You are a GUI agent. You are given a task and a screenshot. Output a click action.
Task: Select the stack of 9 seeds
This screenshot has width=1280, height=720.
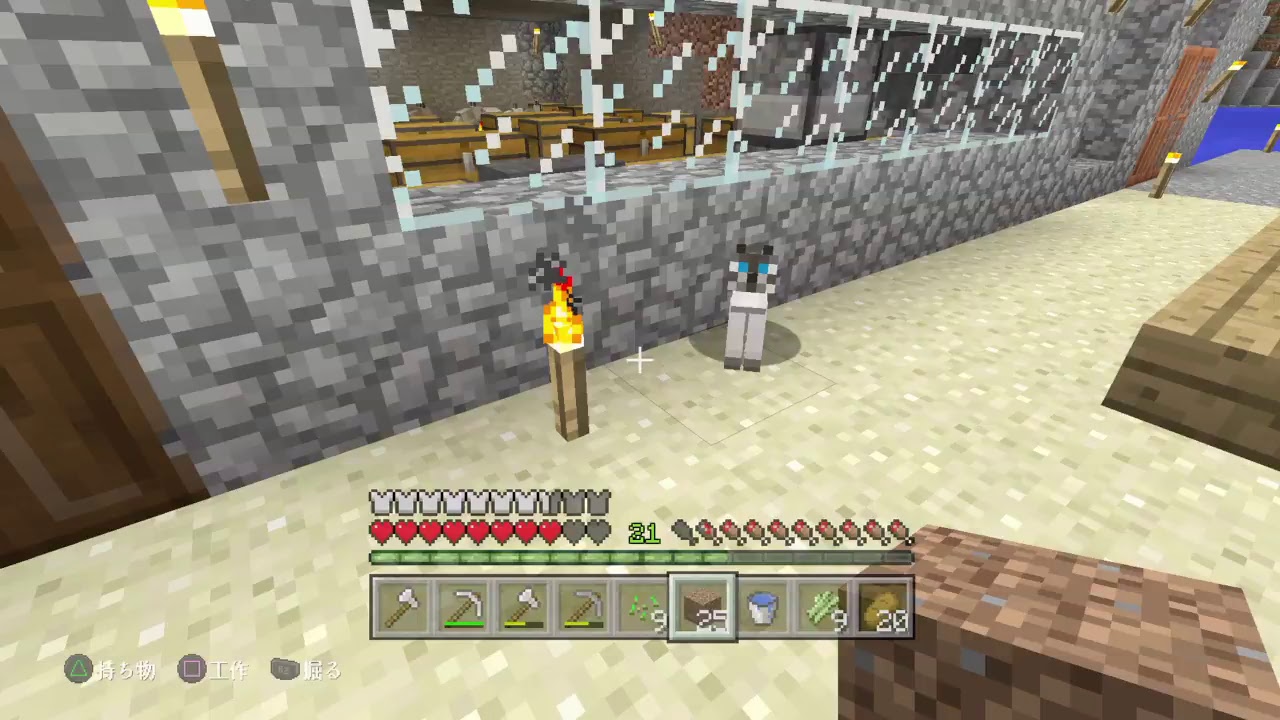(643, 605)
